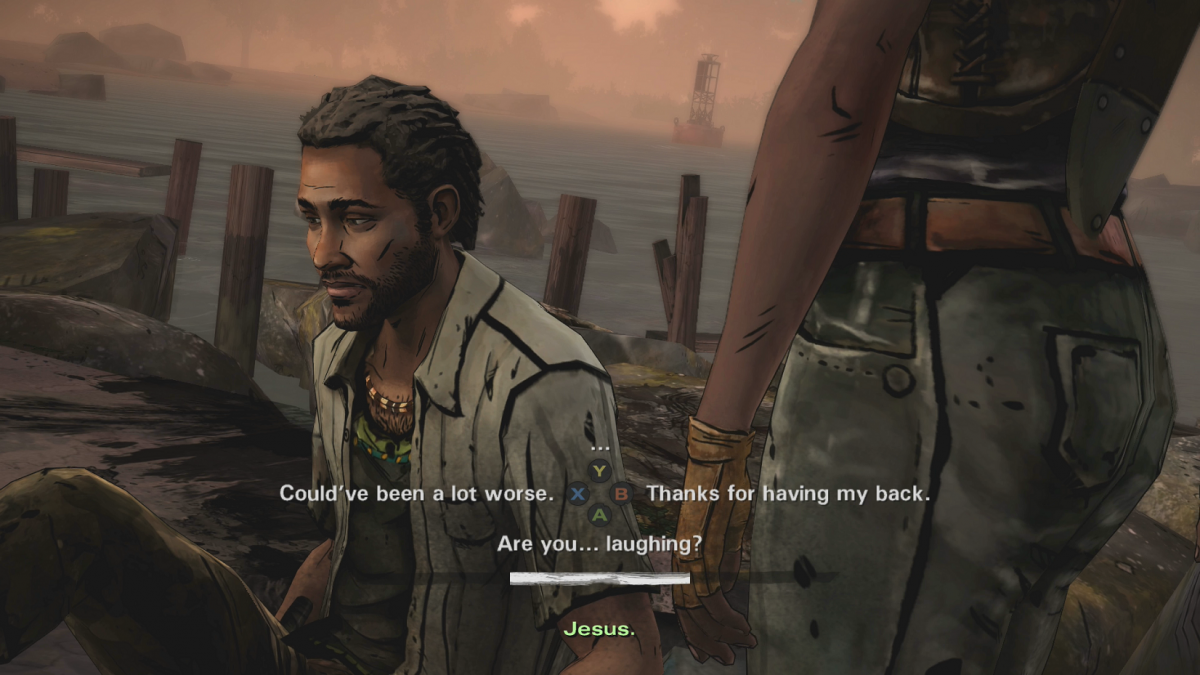This screenshot has width=1200, height=675.
Task: Choose the reply "Could've been a lot worse."
Action: coord(415,493)
